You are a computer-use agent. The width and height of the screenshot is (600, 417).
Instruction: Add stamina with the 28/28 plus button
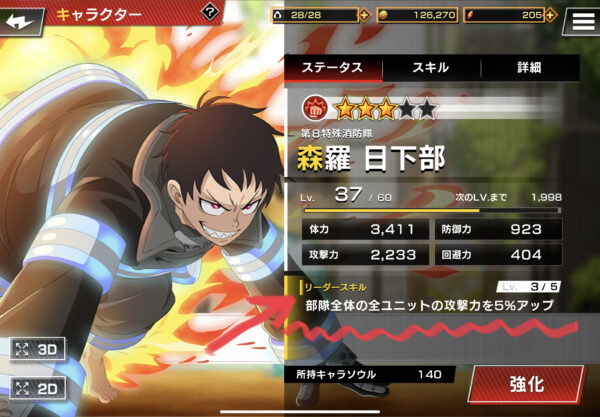[364, 15]
